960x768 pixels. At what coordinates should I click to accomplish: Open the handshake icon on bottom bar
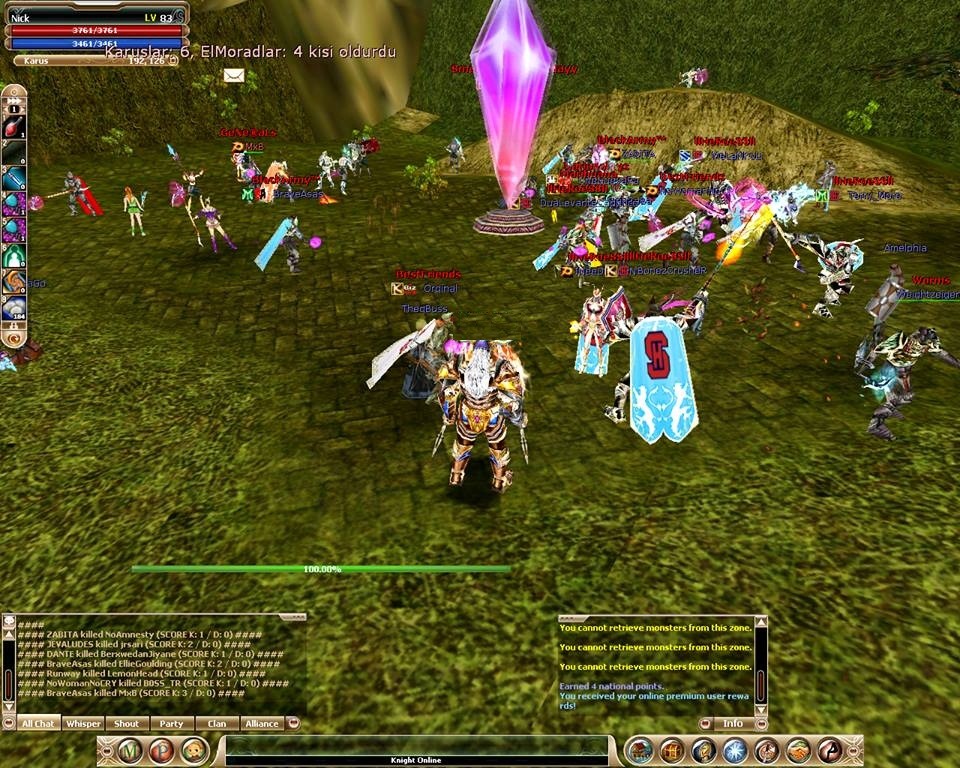(x=798, y=750)
